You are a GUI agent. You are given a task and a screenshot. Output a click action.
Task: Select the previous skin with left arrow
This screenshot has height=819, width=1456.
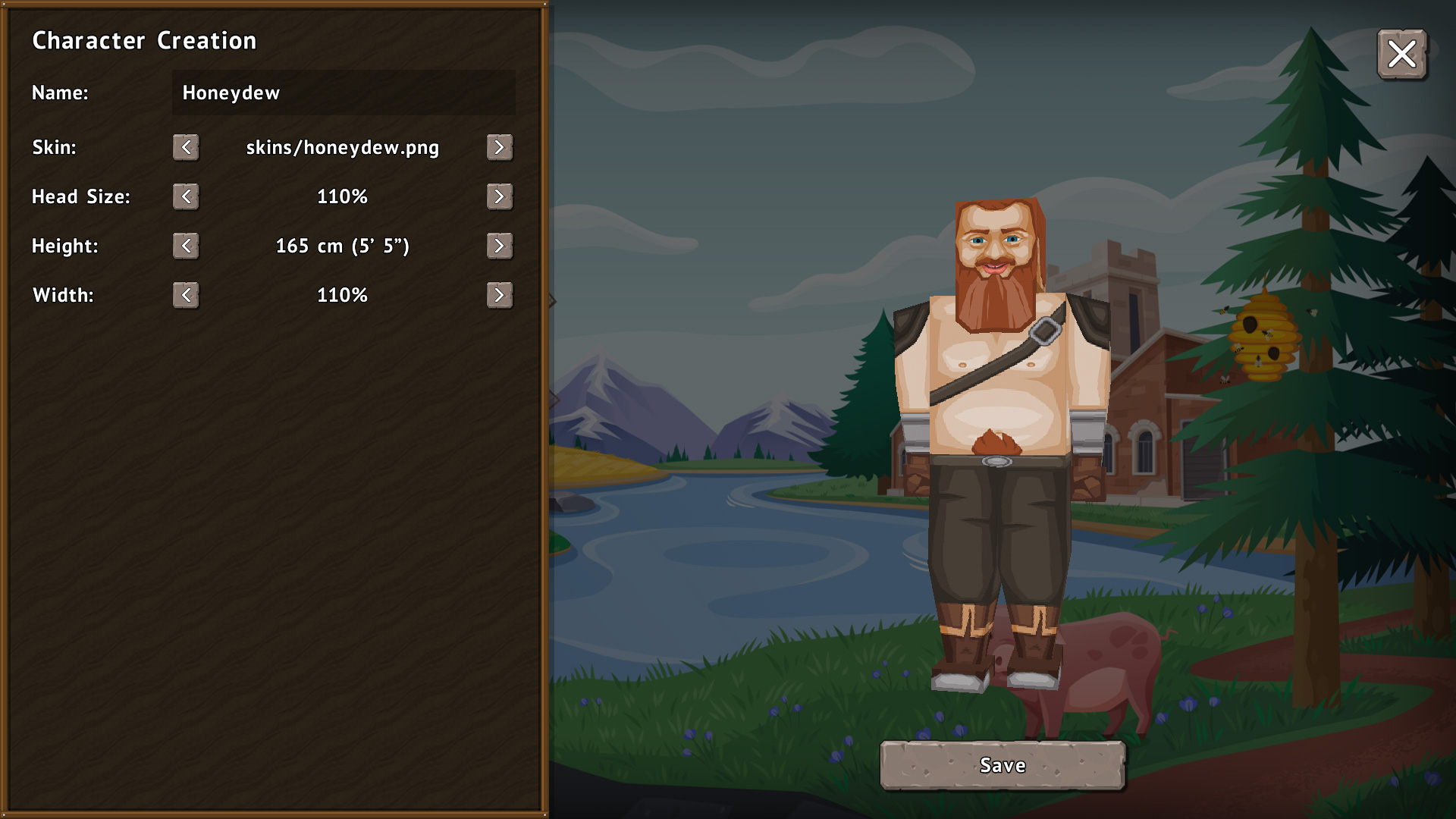click(x=186, y=147)
